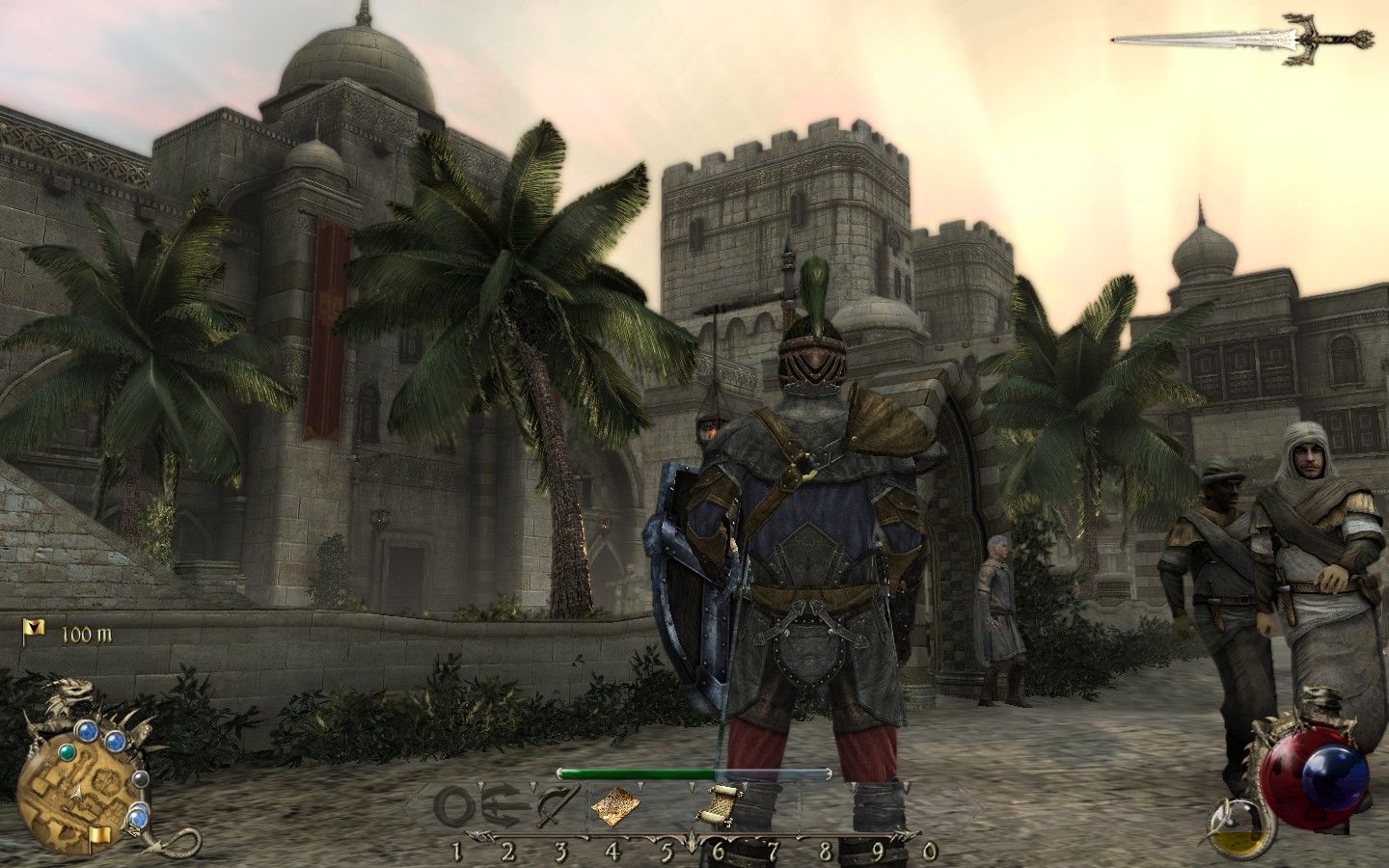Select the ring-shaped skill in hotbar slot 1
The height and width of the screenshot is (868, 1389).
[455, 802]
